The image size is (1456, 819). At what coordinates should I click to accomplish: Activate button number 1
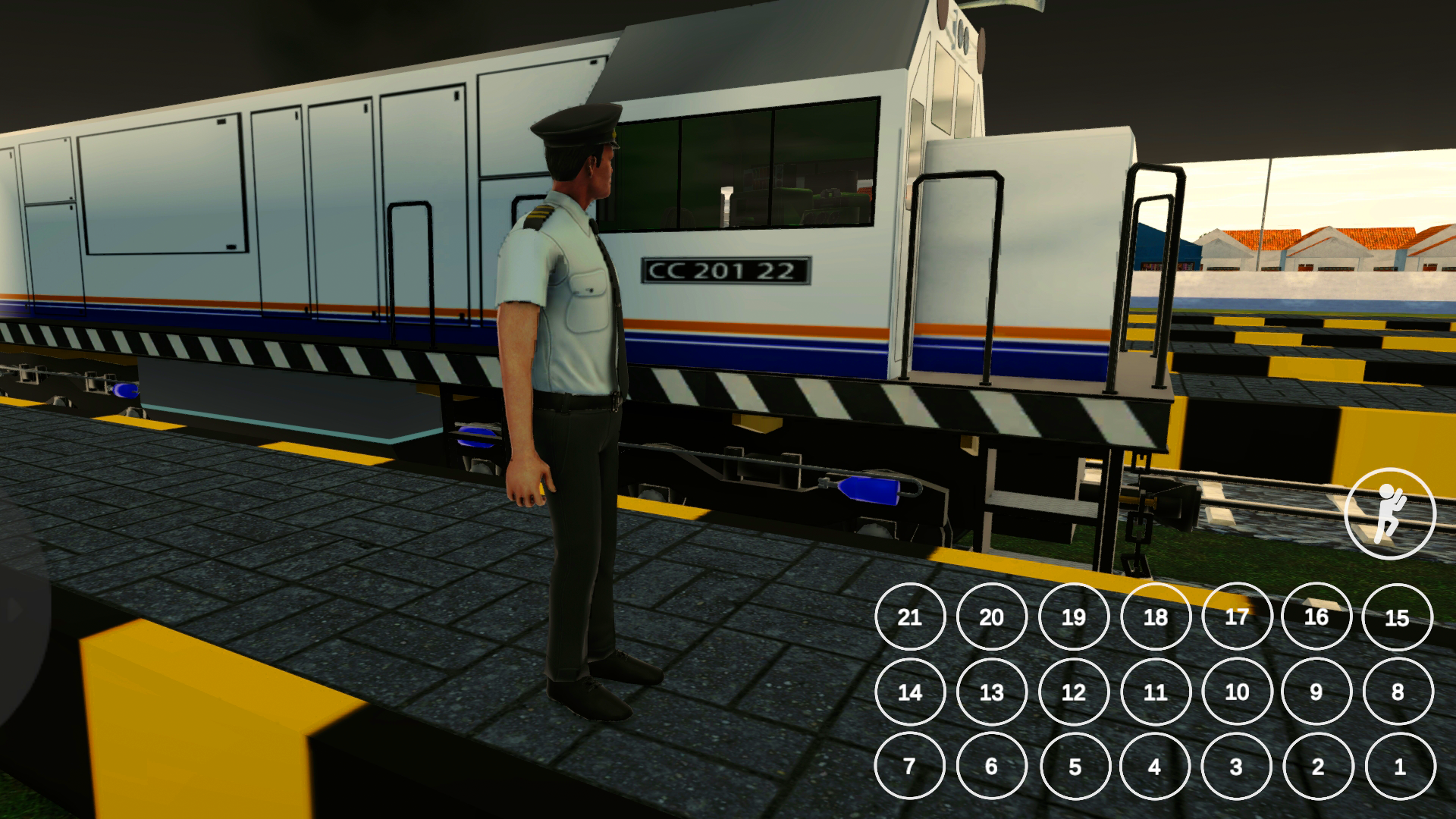pyautogui.click(x=1400, y=766)
